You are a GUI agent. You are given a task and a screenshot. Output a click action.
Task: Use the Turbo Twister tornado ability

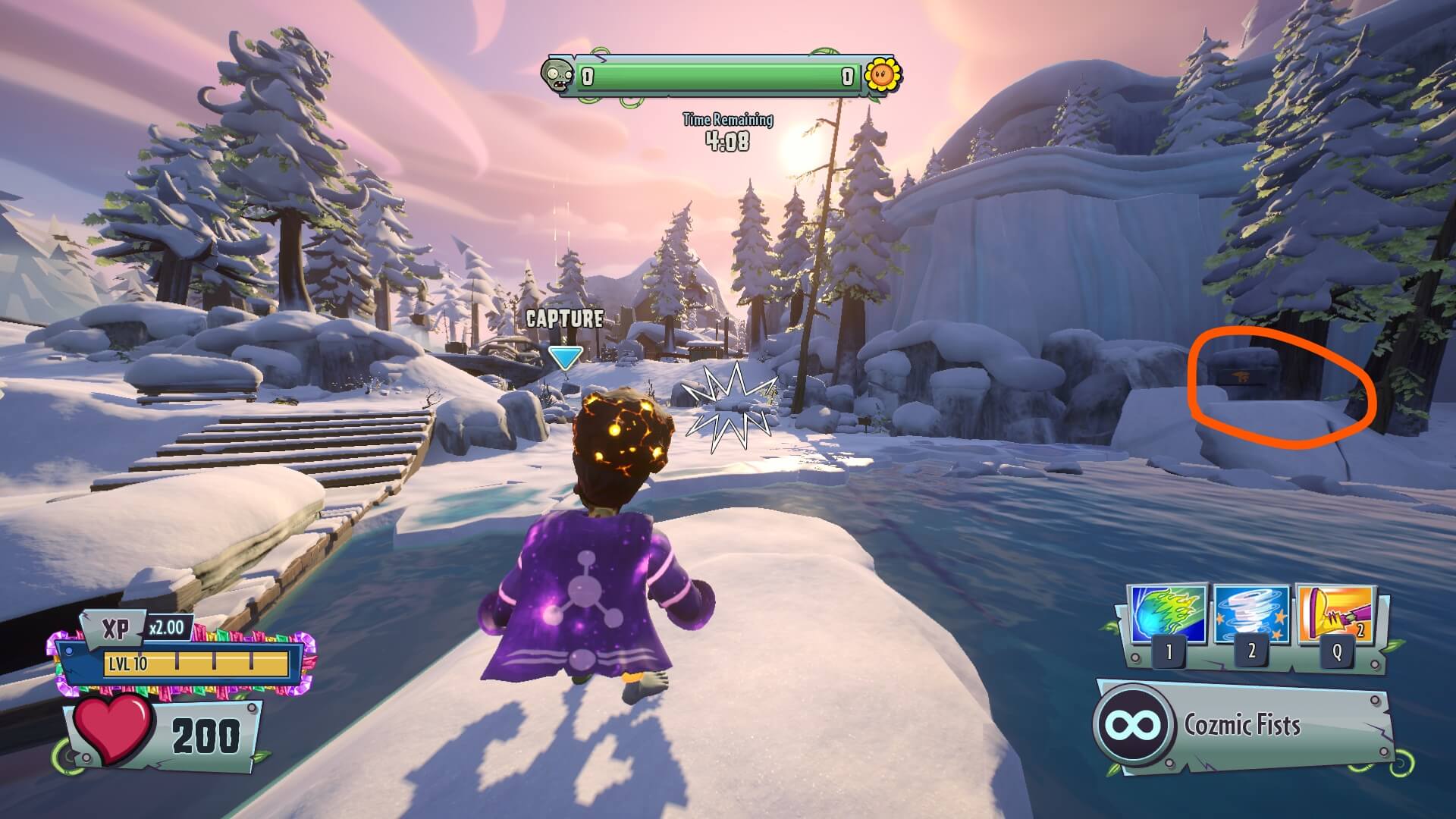[1251, 615]
